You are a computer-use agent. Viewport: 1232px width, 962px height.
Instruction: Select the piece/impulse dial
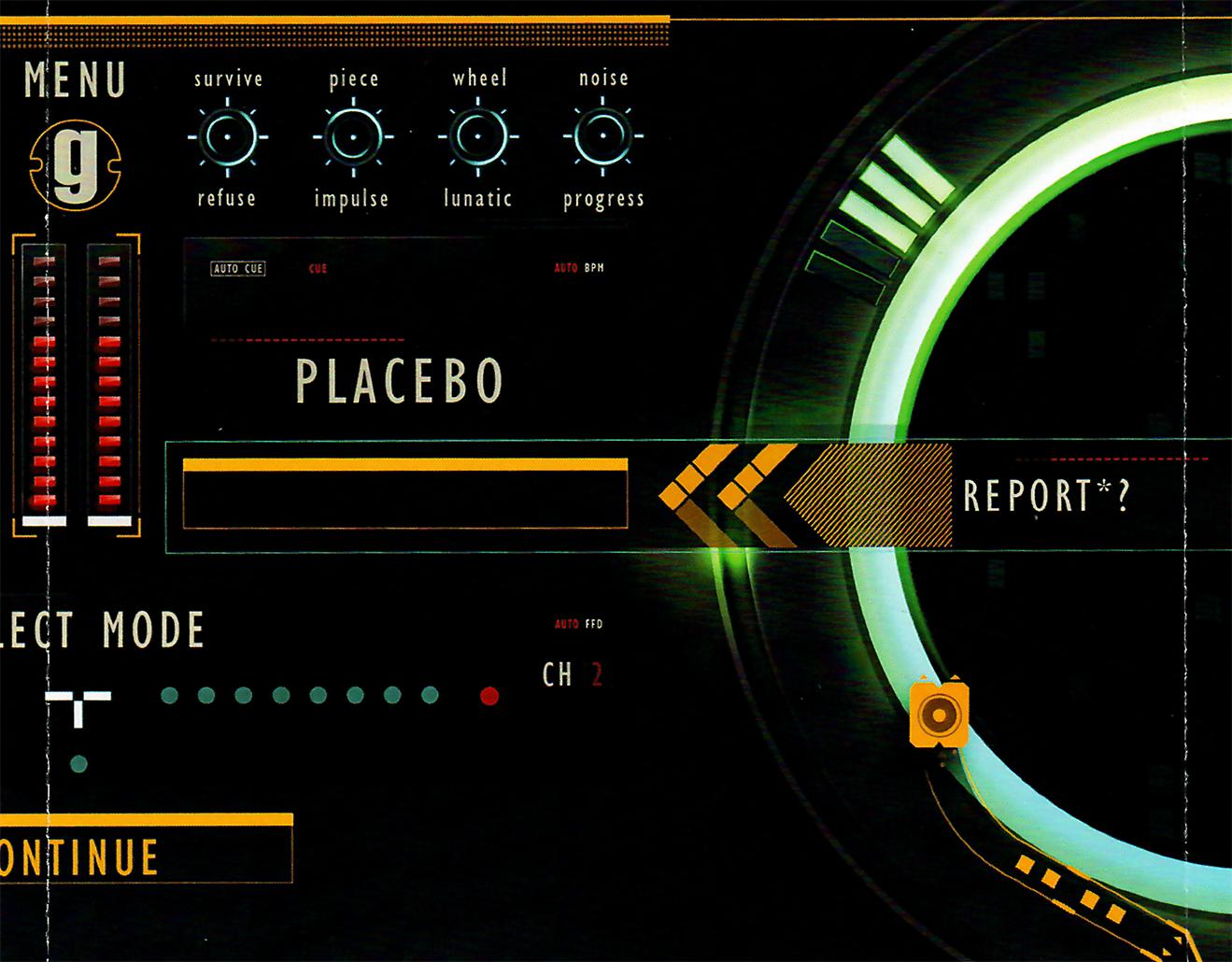[352, 137]
